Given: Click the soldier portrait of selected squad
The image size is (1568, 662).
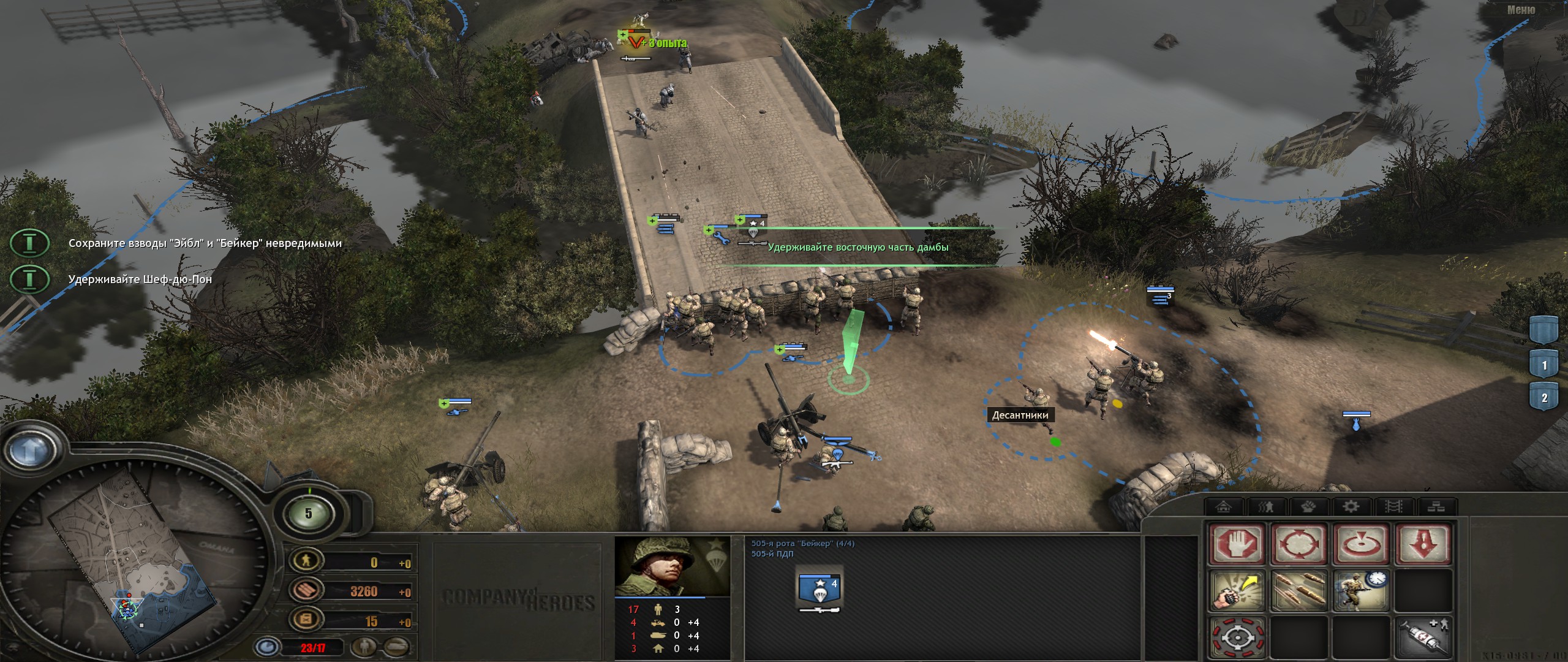Looking at the screenshot, I should click(x=672, y=566).
